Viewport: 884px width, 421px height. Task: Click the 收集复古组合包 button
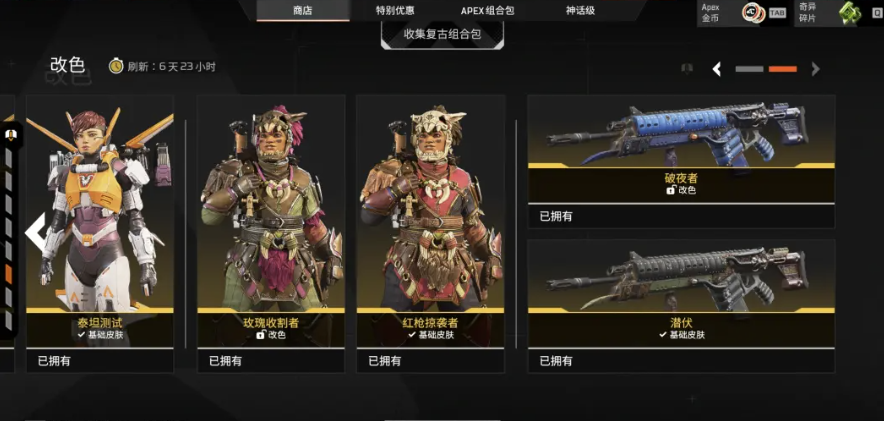442,34
